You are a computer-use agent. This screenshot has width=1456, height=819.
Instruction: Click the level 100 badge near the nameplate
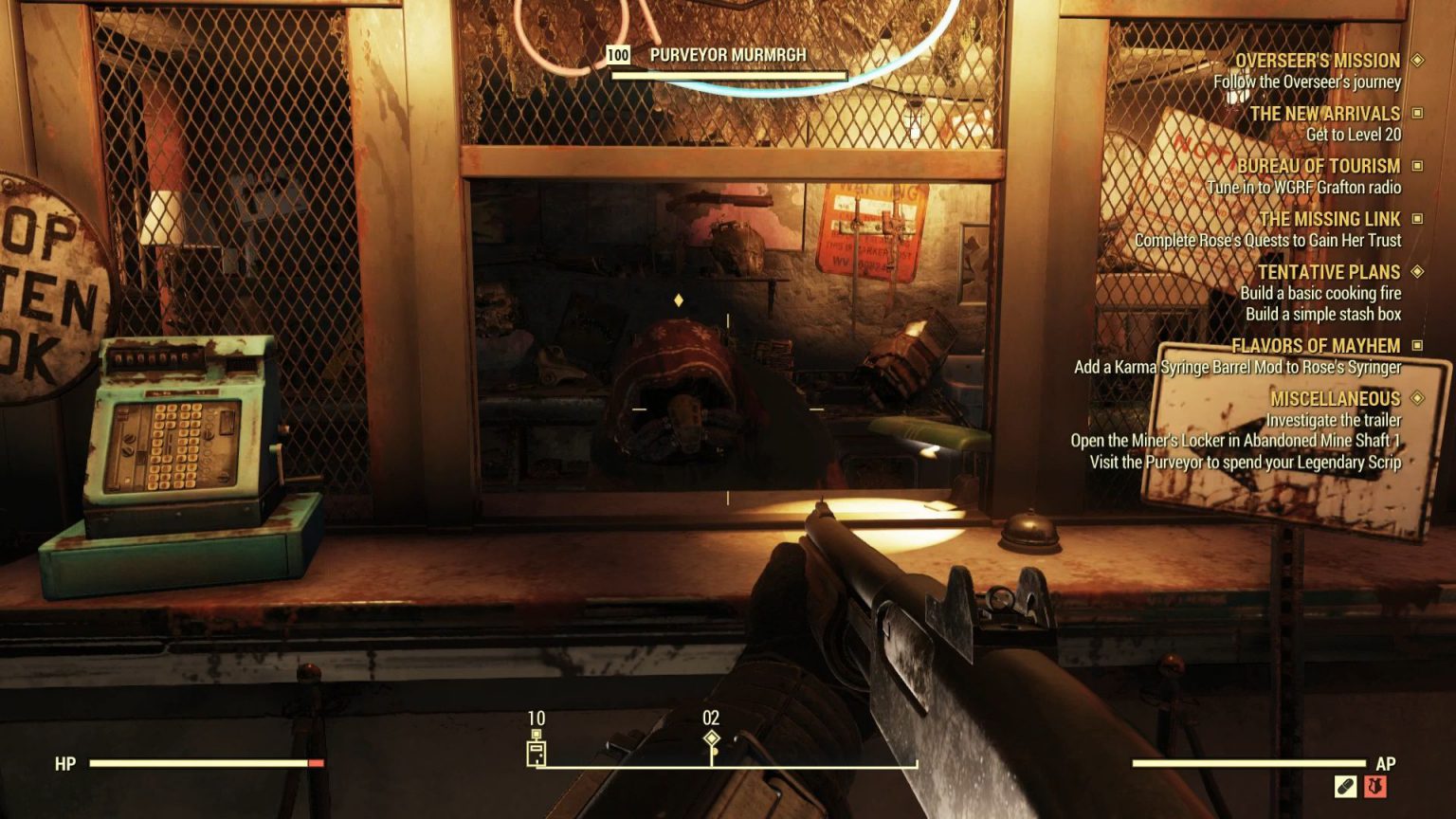pyautogui.click(x=617, y=55)
